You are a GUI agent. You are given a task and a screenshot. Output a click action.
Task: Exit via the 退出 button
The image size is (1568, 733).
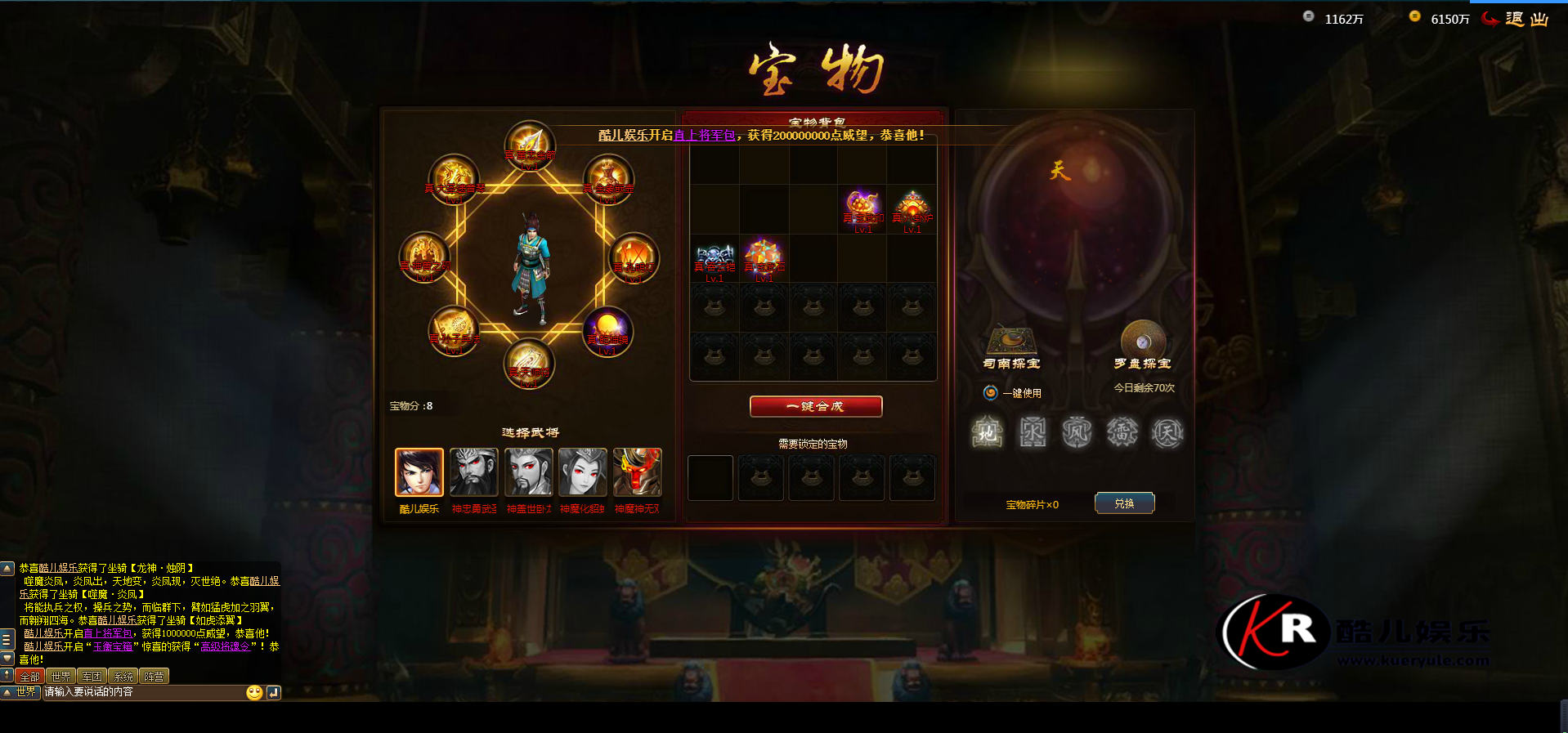pyautogui.click(x=1516, y=19)
